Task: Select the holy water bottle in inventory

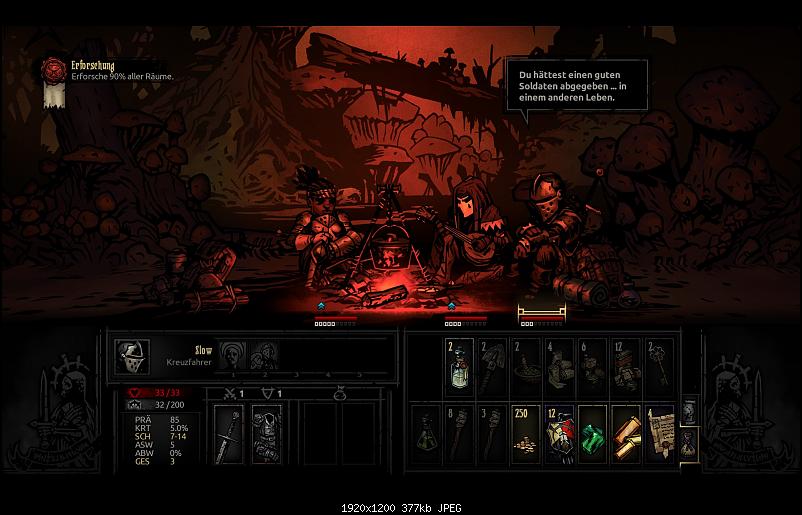Action: point(459,368)
